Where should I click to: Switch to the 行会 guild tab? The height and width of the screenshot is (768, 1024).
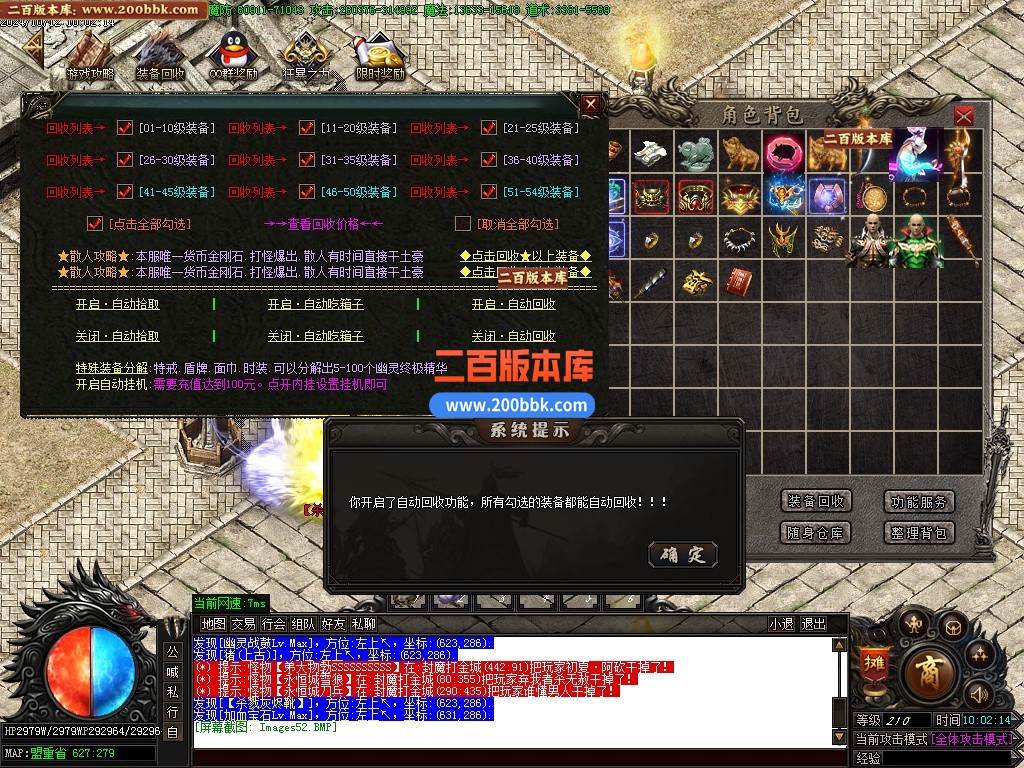pyautogui.click(x=274, y=624)
